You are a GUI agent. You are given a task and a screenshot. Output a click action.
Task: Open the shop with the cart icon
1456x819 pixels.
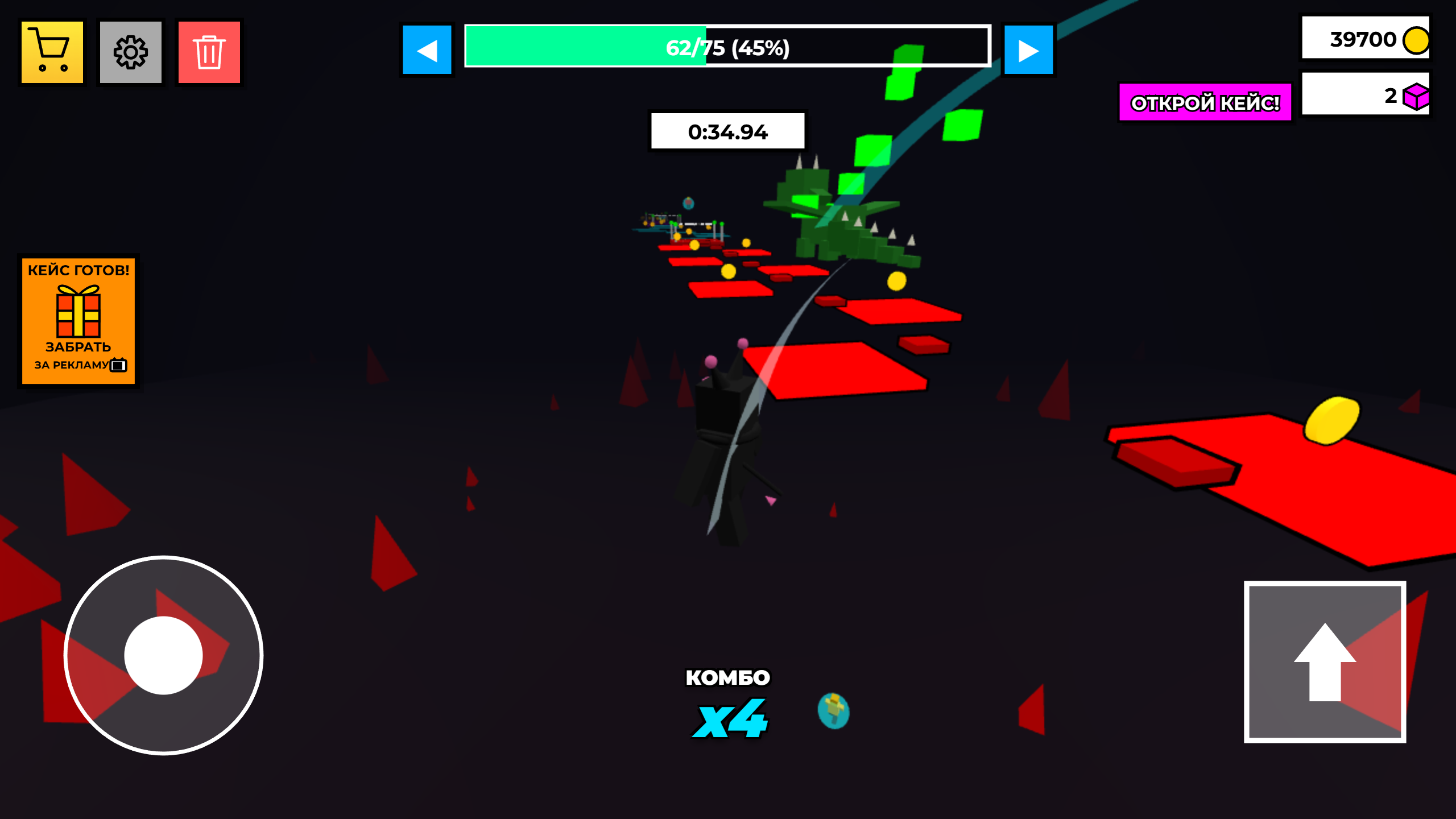pyautogui.click(x=52, y=52)
